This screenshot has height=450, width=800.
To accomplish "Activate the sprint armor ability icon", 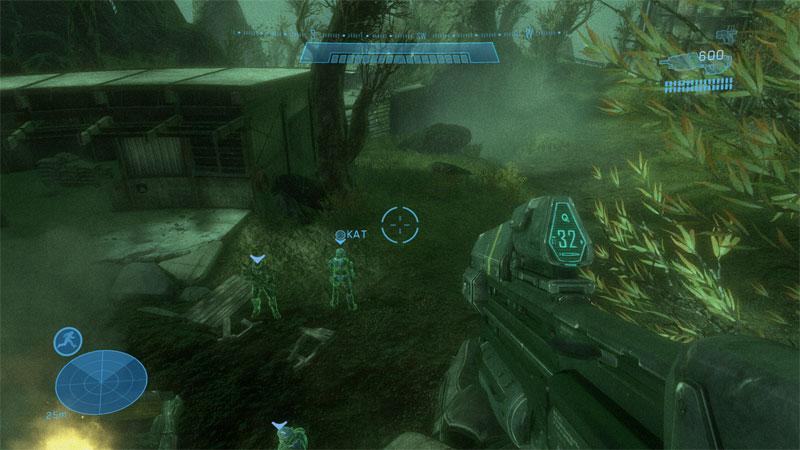I will point(68,341).
